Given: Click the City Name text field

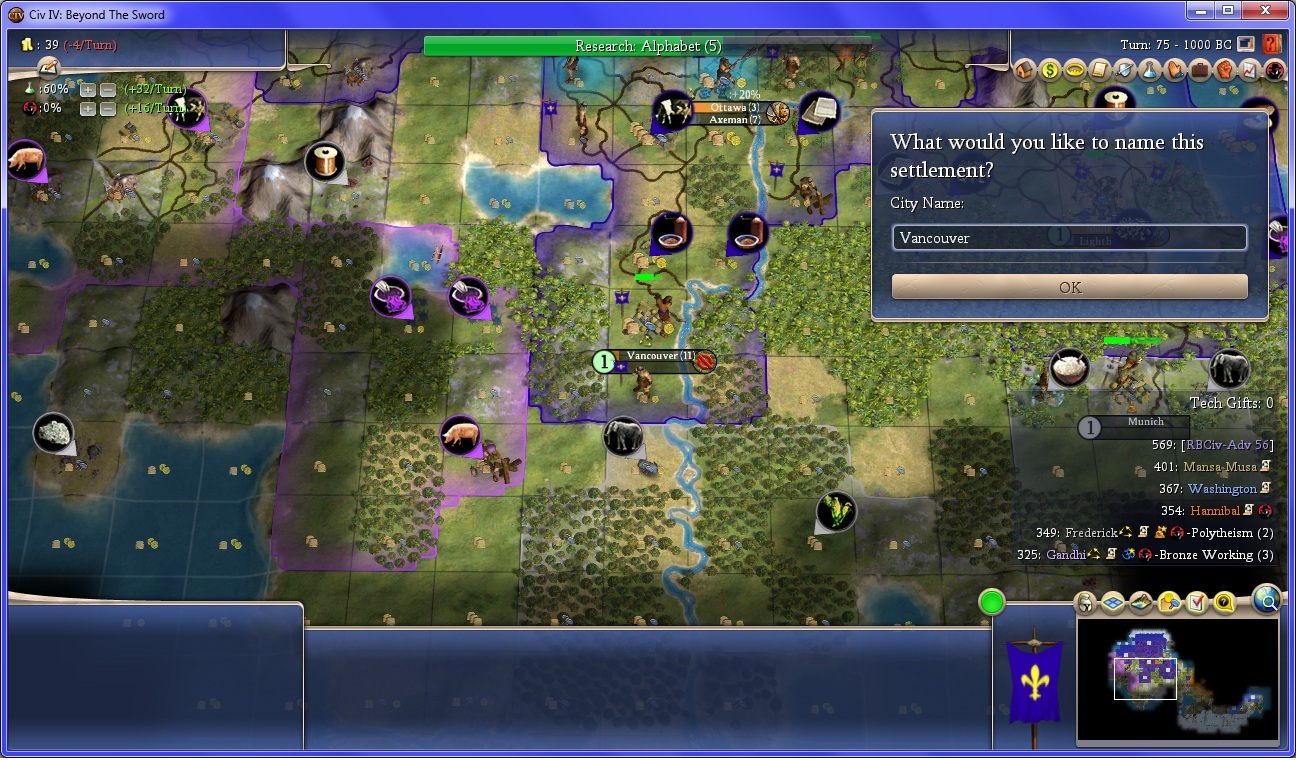Looking at the screenshot, I should pyautogui.click(x=1069, y=238).
